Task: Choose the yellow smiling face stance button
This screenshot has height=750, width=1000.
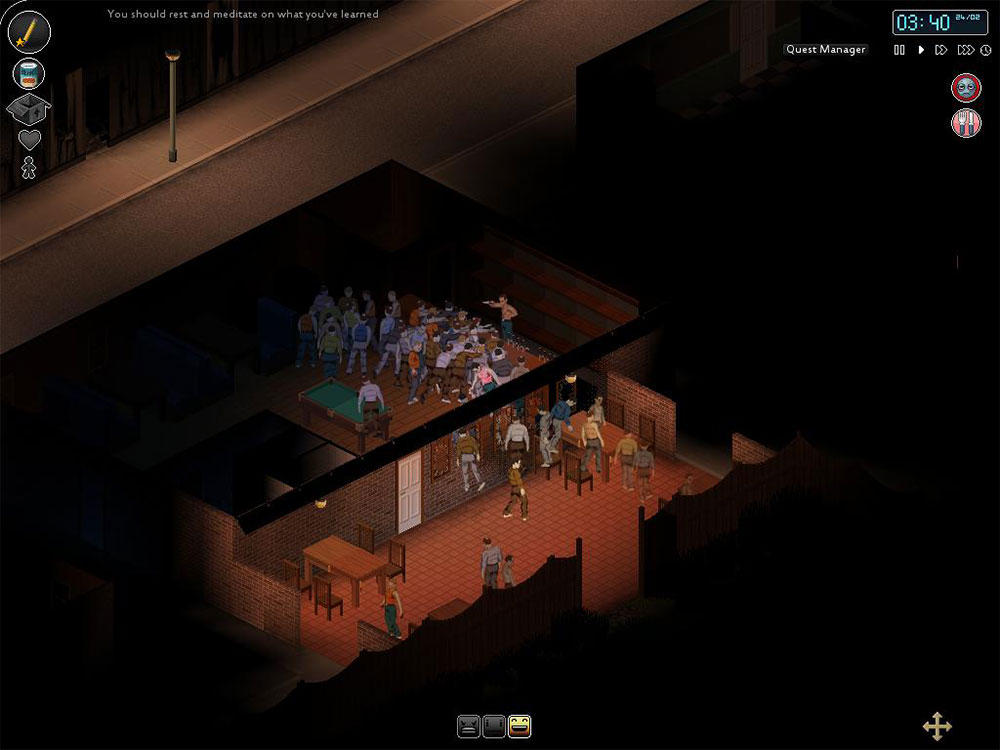Action: click(x=519, y=727)
